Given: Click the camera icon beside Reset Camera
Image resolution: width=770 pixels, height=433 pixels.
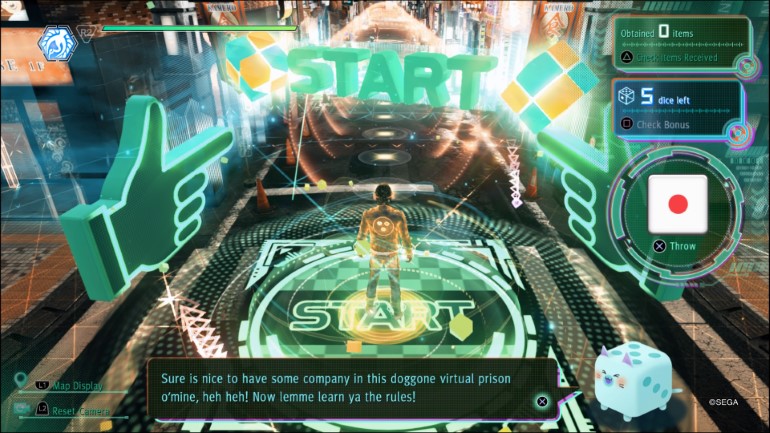Looking at the screenshot, I should click(20, 408).
